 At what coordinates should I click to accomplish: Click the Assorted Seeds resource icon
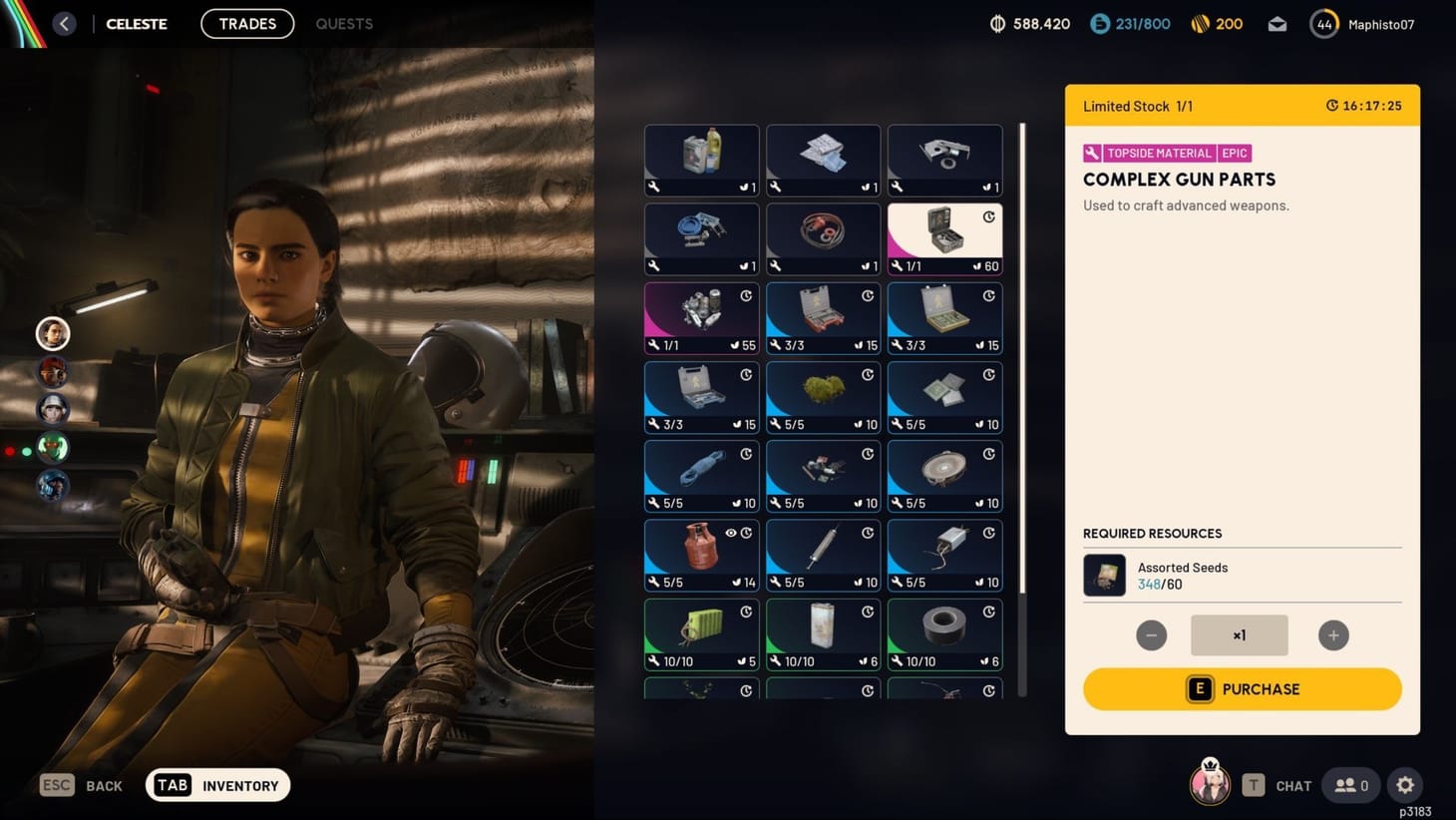(x=1103, y=575)
